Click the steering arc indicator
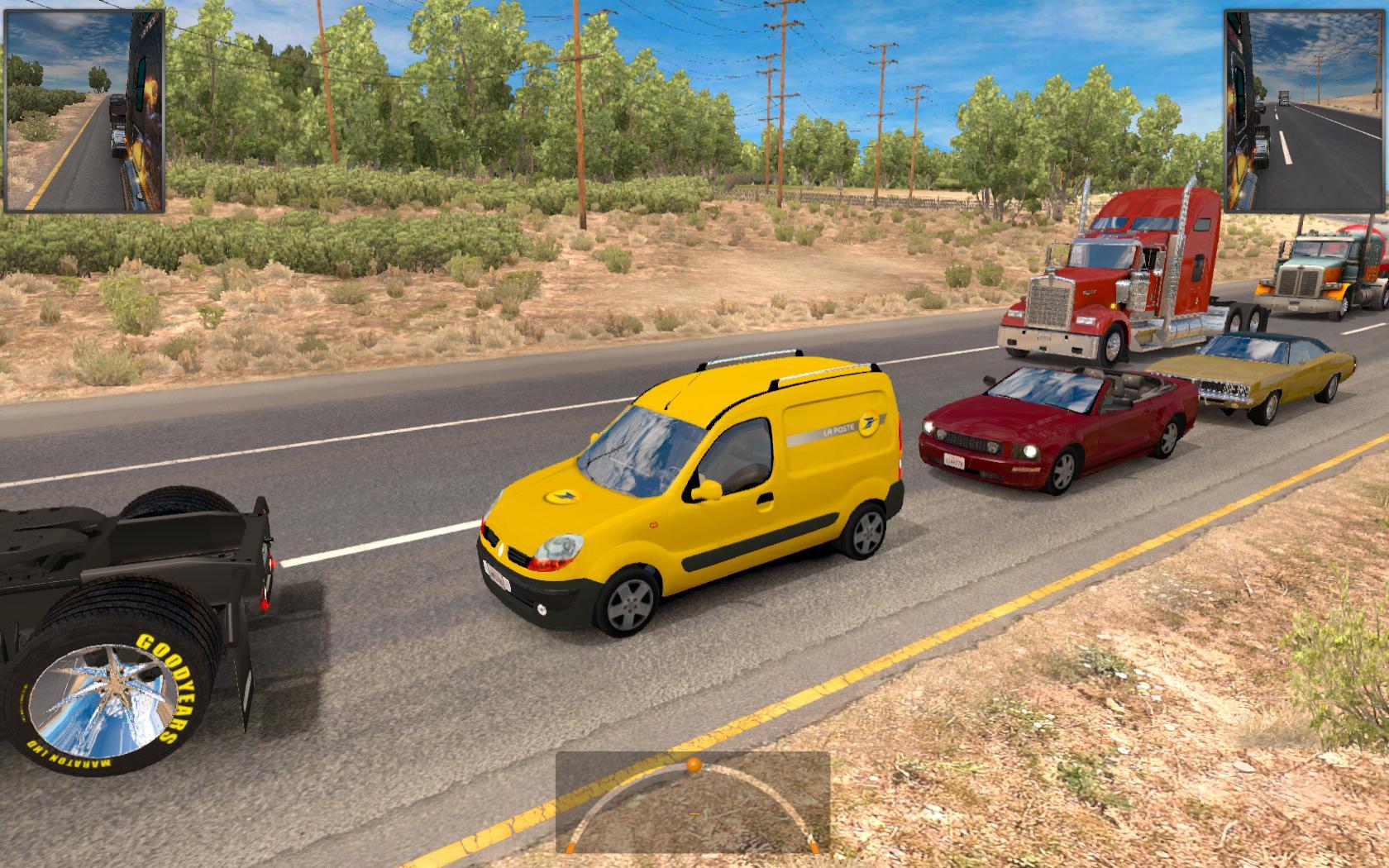The width and height of the screenshot is (1389, 868). click(693, 802)
